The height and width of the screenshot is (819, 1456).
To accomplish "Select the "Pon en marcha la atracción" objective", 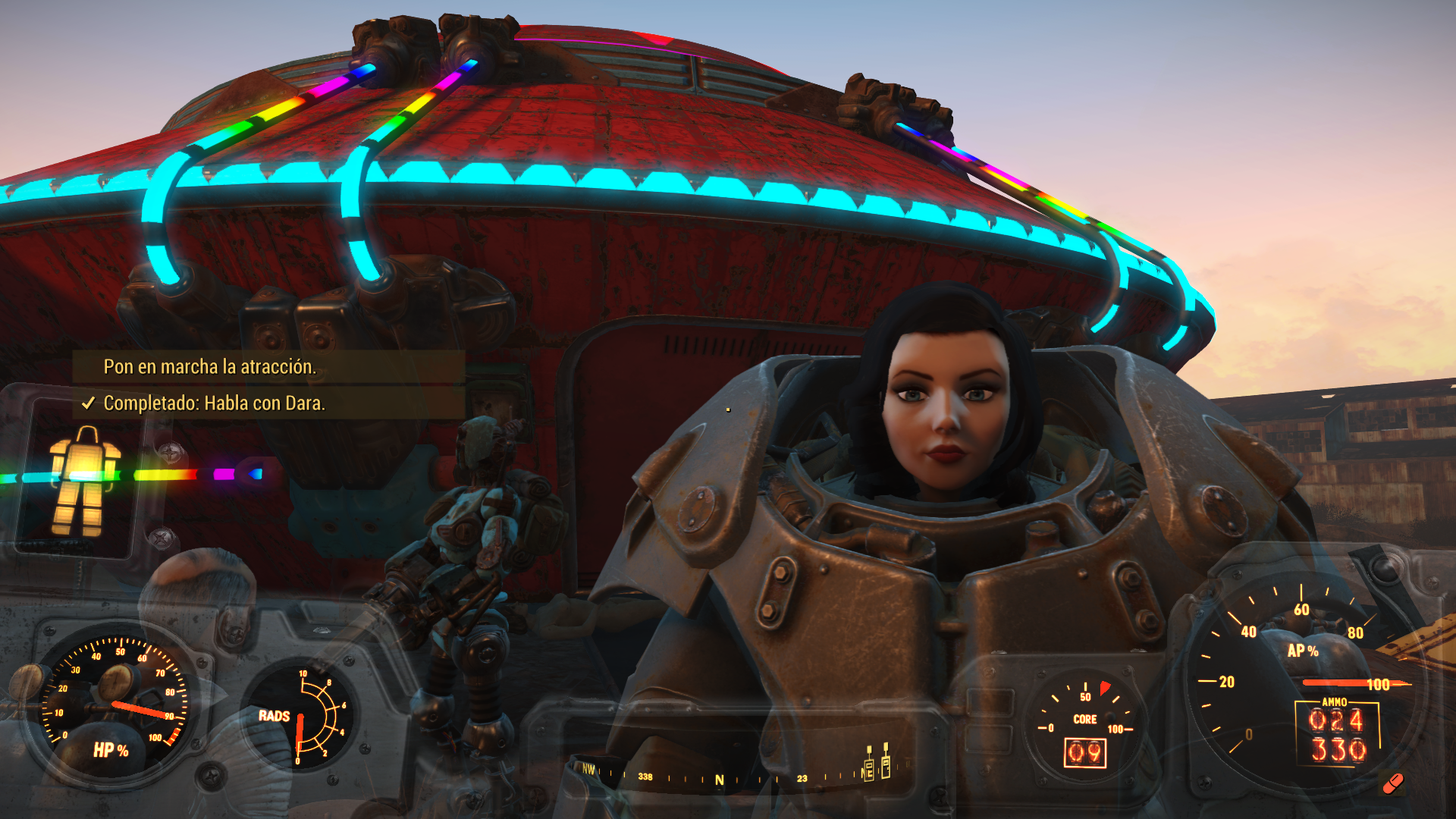I will point(210,367).
